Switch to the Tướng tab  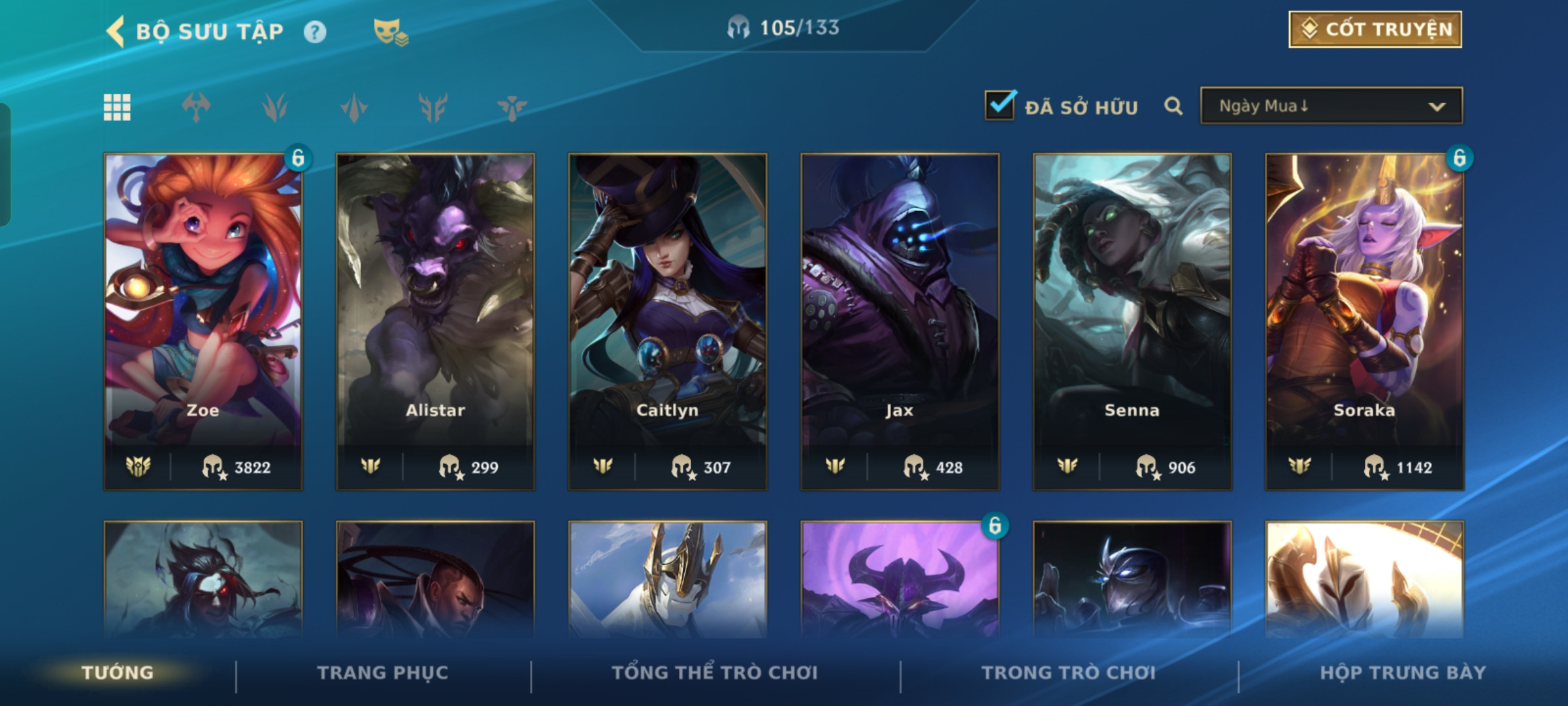[118, 673]
